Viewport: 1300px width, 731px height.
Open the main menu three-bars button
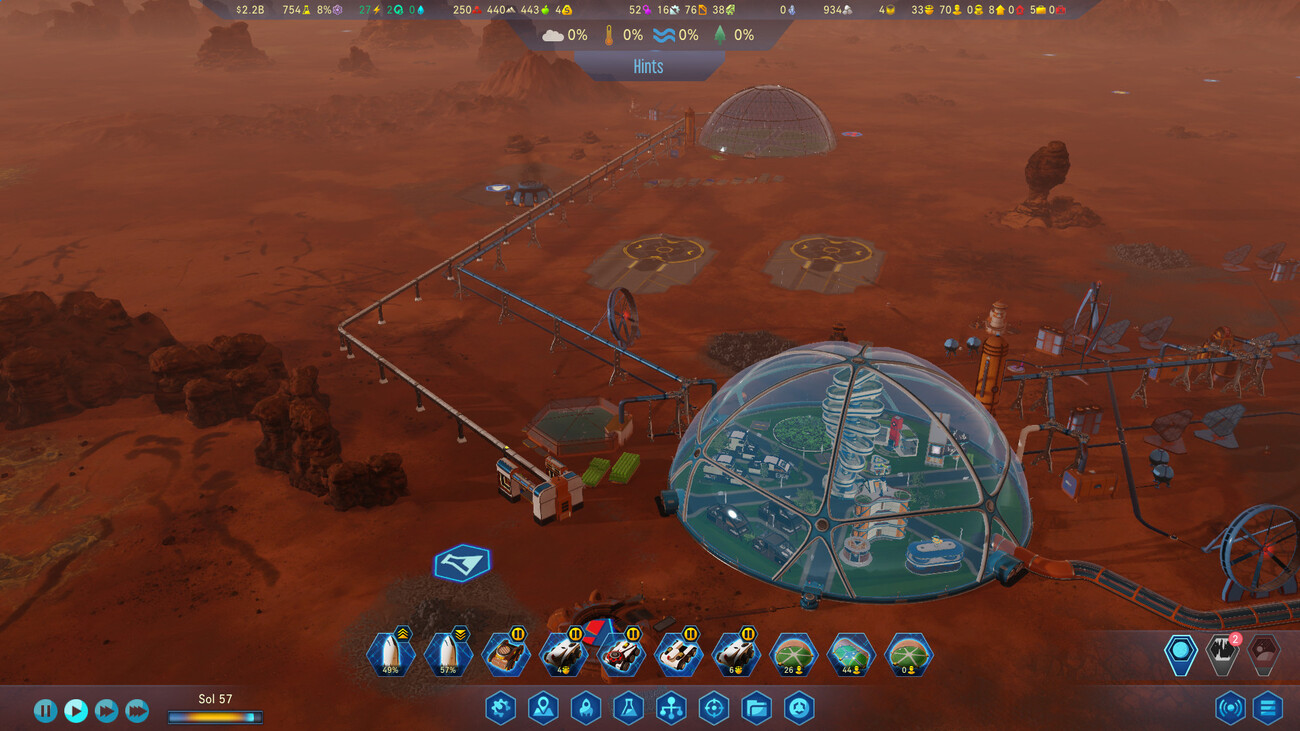tap(1268, 708)
